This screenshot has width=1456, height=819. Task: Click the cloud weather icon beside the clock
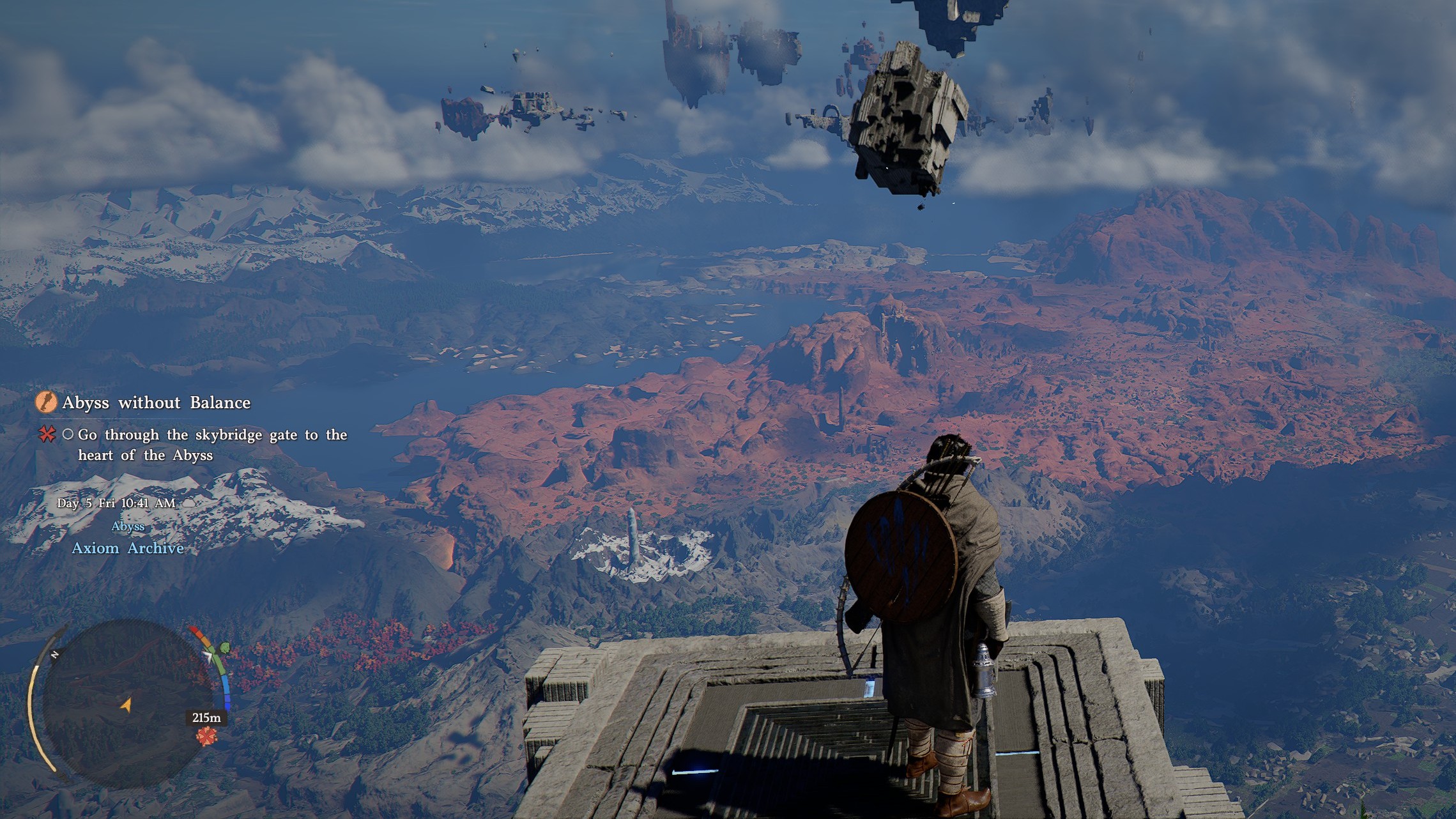coord(189,503)
